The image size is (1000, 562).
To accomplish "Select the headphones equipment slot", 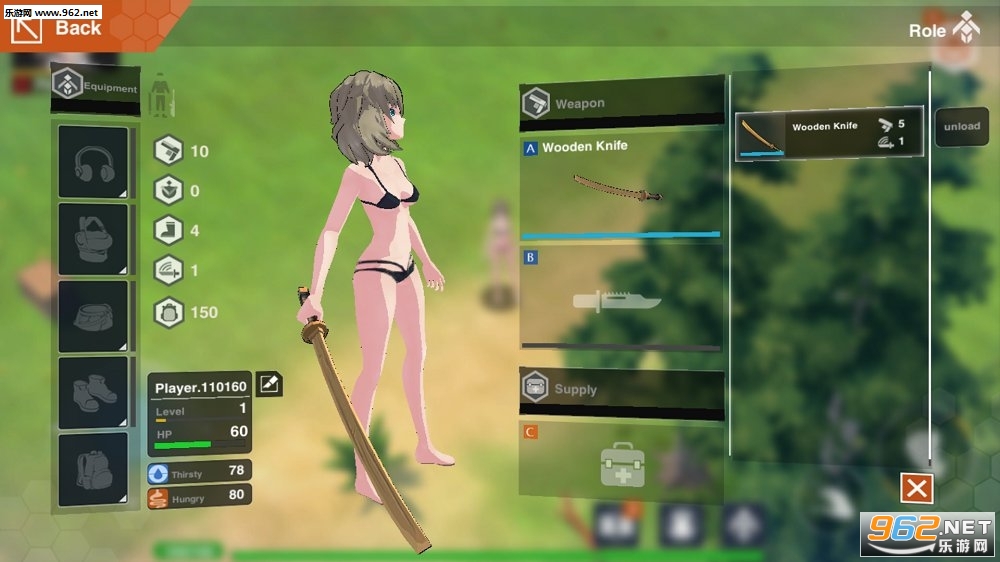I will tap(93, 162).
